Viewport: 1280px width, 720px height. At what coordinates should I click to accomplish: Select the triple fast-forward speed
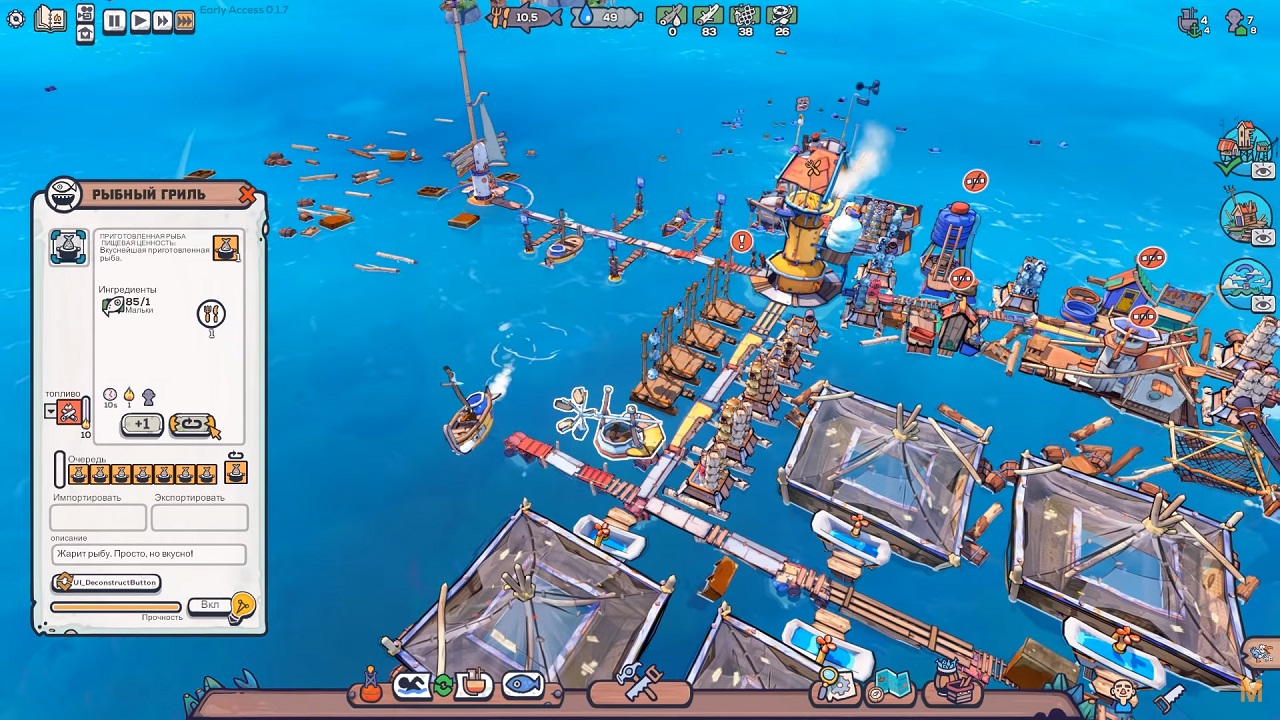(x=184, y=21)
